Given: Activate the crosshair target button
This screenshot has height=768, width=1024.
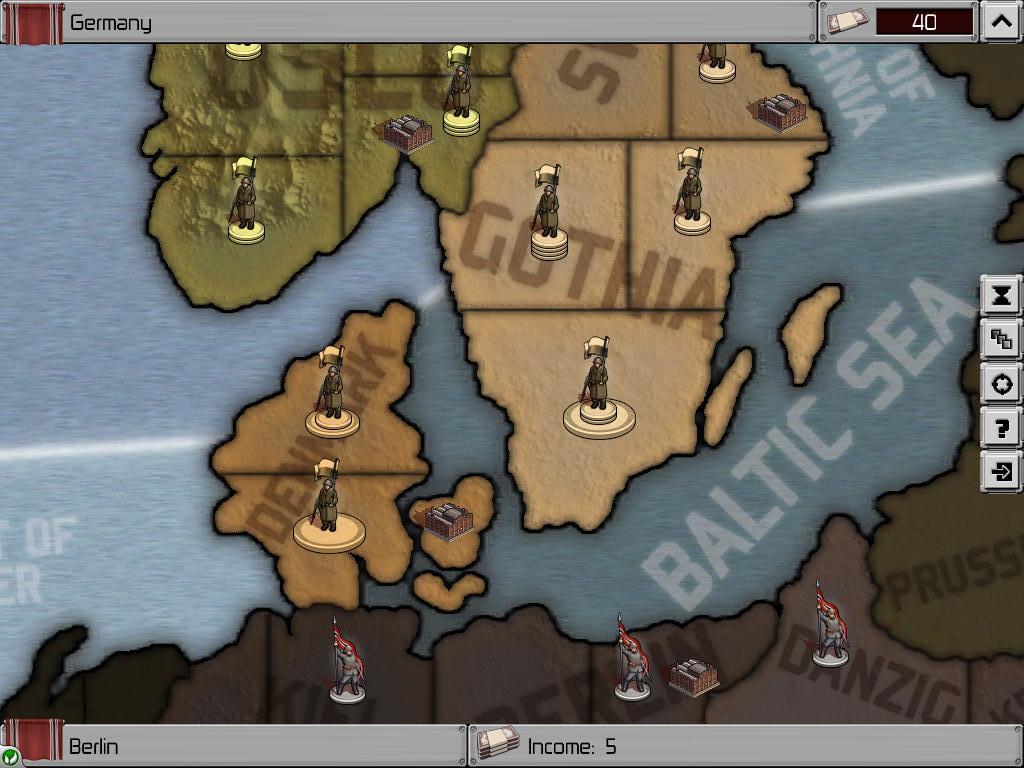Looking at the screenshot, I should (1001, 384).
